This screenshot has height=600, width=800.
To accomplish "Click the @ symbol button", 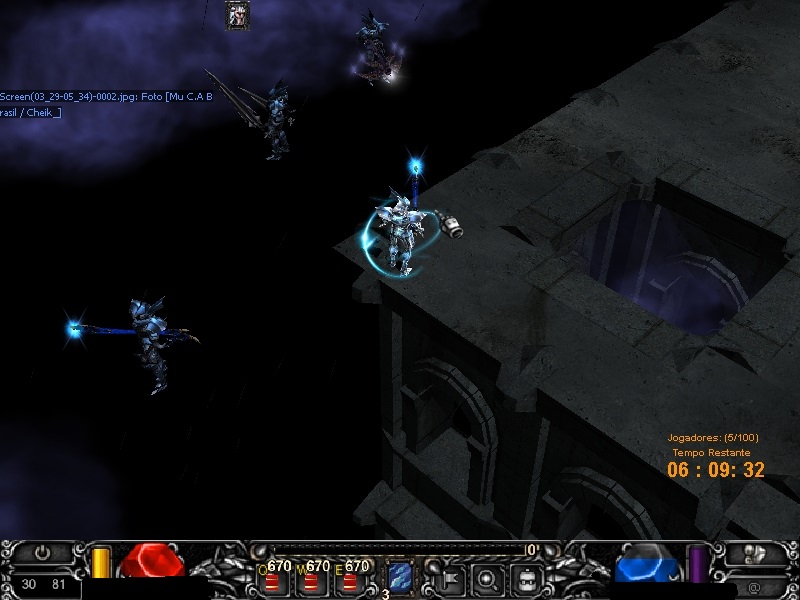I will click(x=753, y=588).
